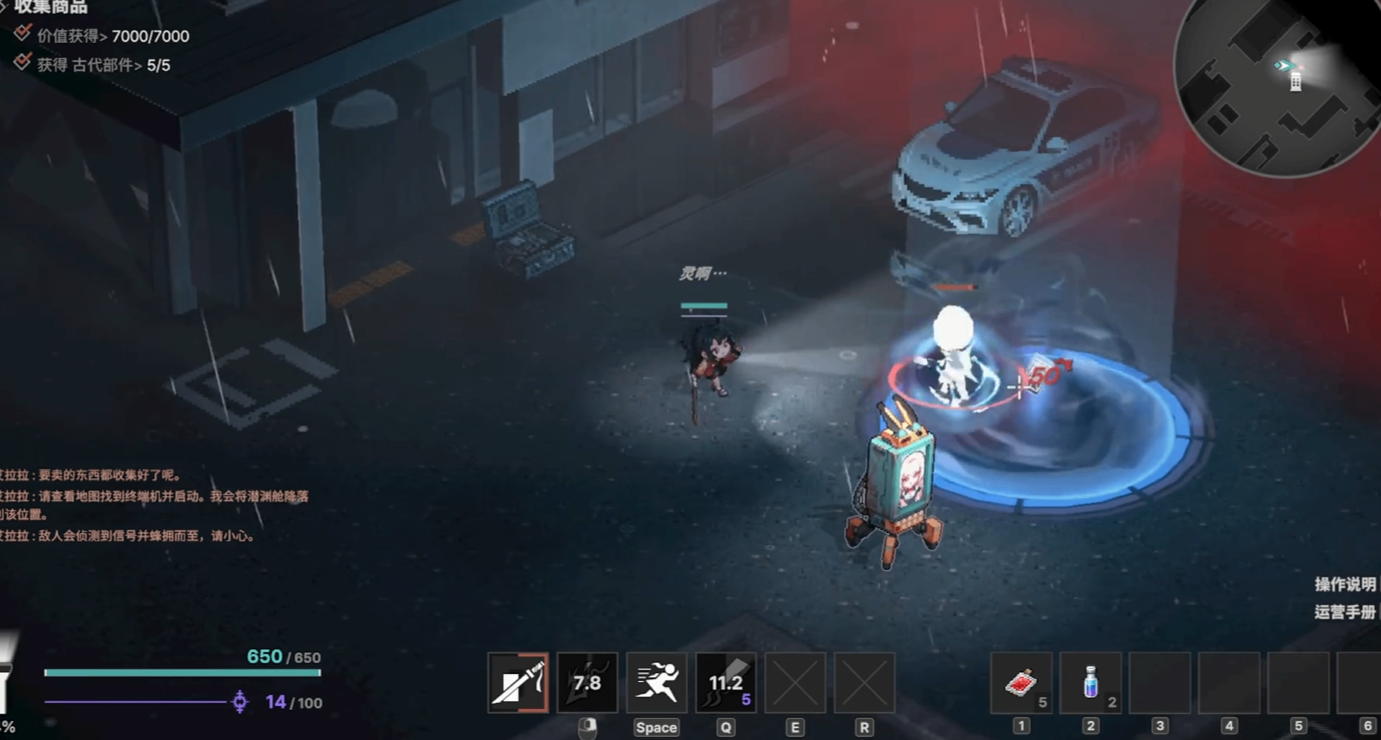
Task: Select the 价值获得 7000/7000 objective entry
Action: pyautogui.click(x=112, y=36)
